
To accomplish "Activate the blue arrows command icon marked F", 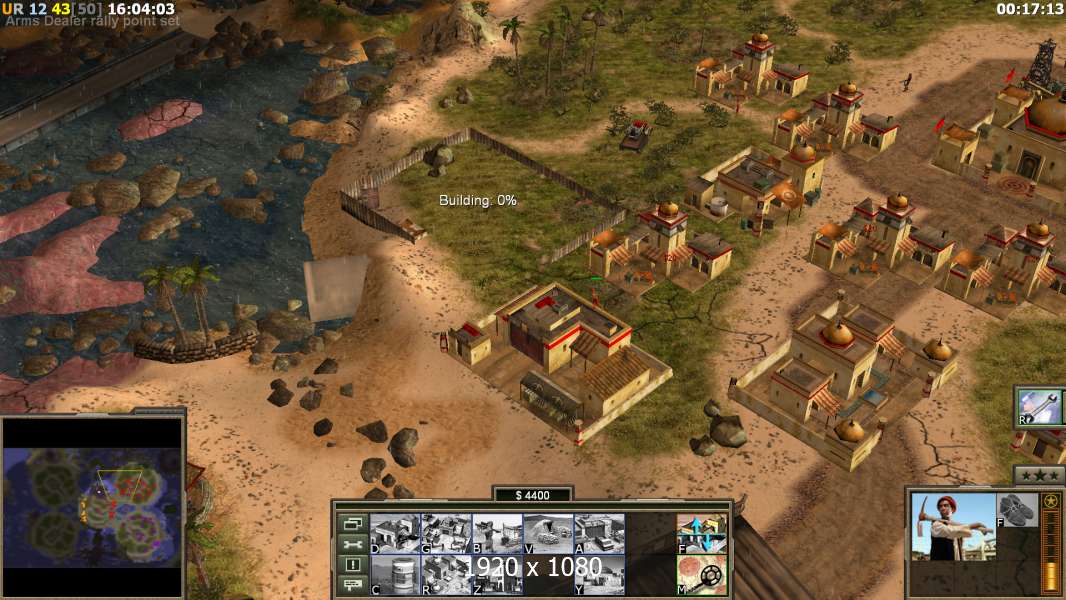I will (x=701, y=534).
